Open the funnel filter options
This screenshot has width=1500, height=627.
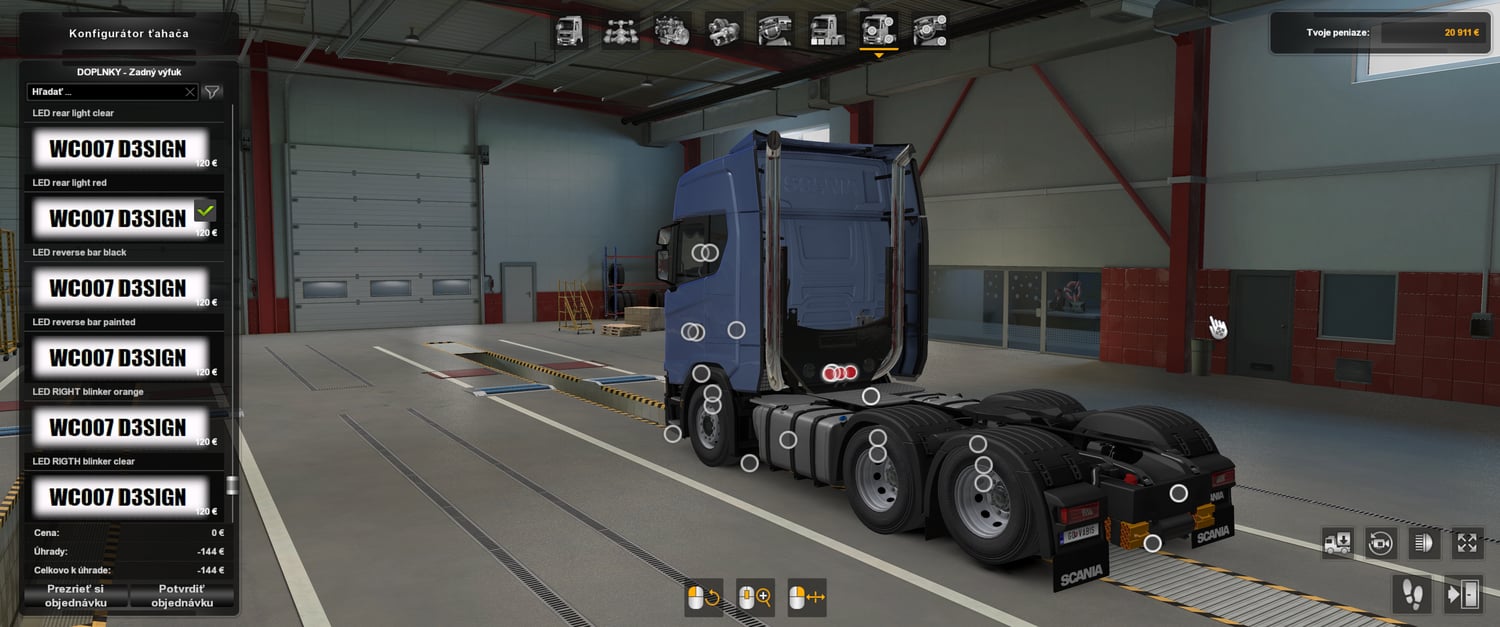[212, 92]
